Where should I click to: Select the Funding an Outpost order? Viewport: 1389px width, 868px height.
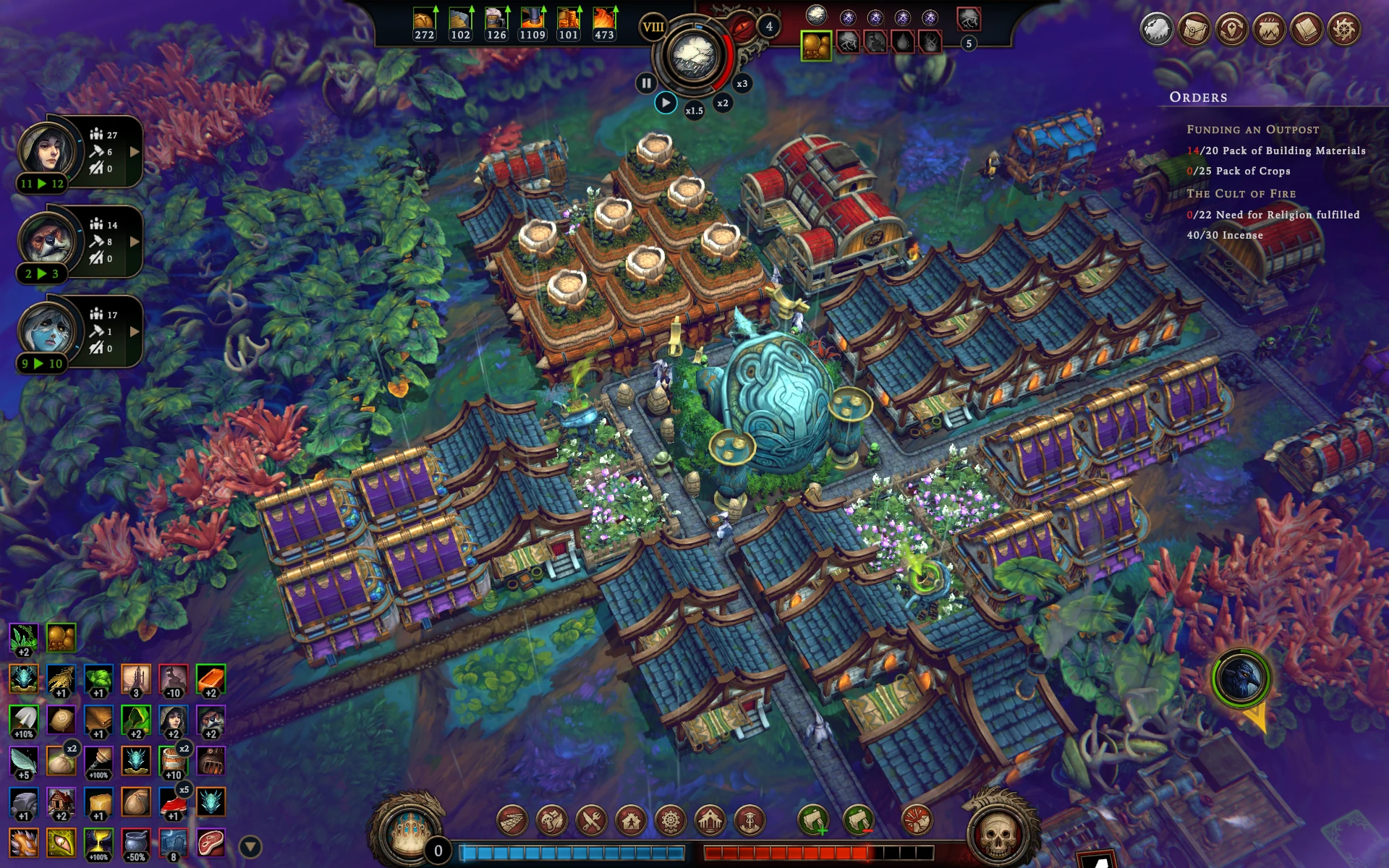coord(1252,129)
